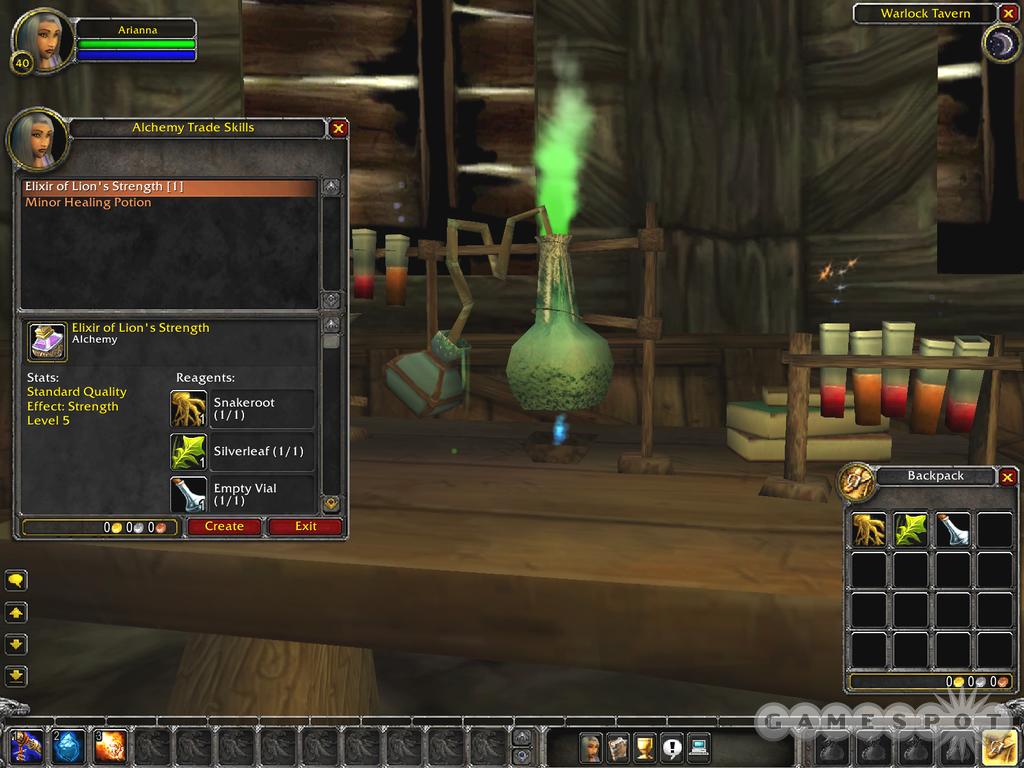Open the chat speech-bubble button
The image size is (1024, 768).
click(16, 580)
